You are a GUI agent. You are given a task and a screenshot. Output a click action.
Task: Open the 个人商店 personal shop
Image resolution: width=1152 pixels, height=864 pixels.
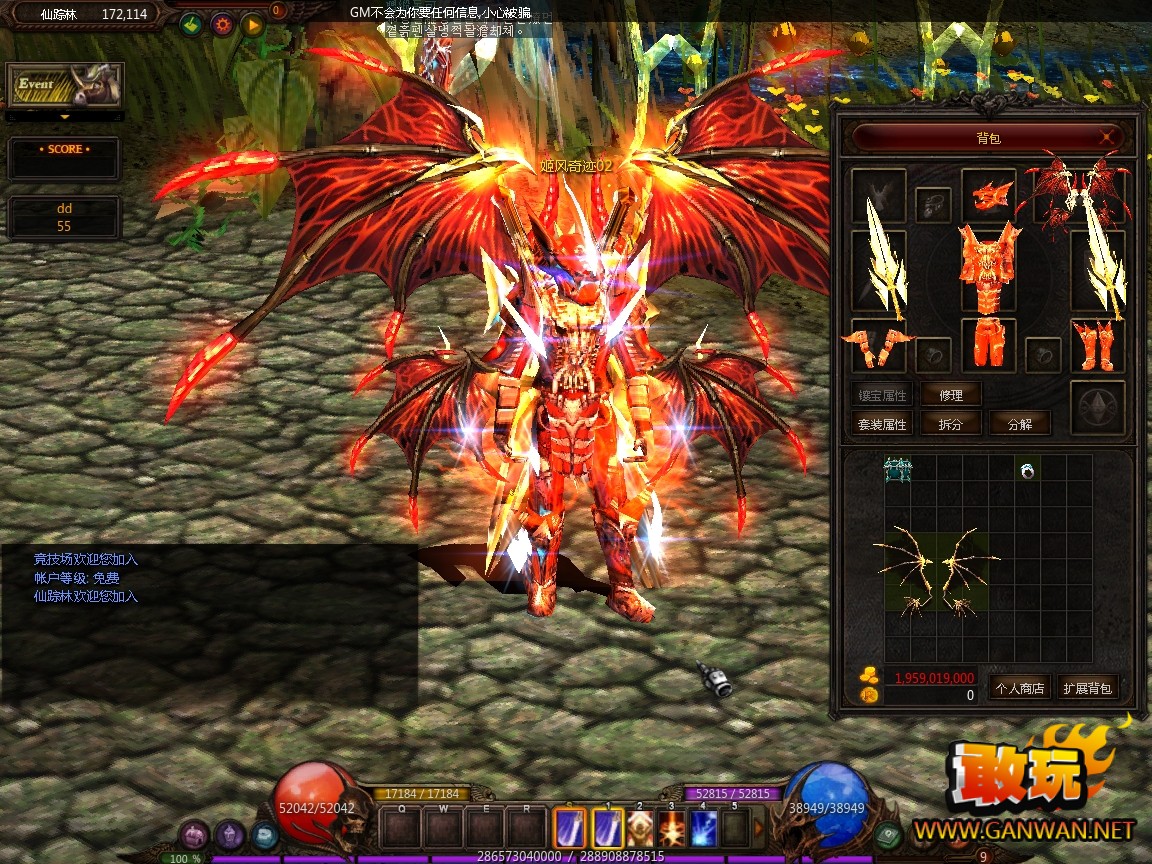(x=1018, y=688)
